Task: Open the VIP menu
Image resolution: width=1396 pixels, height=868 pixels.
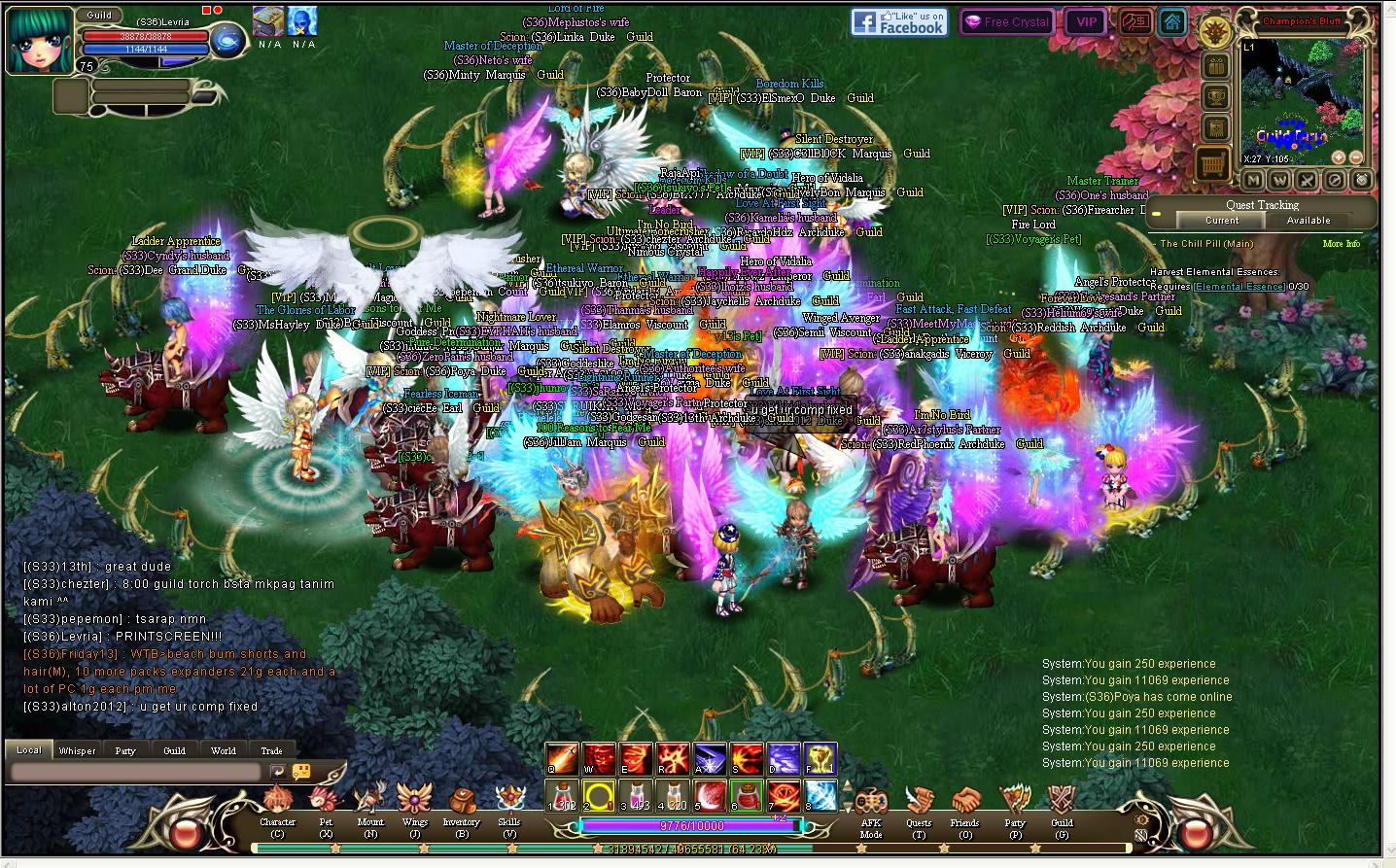Action: pos(1086,21)
